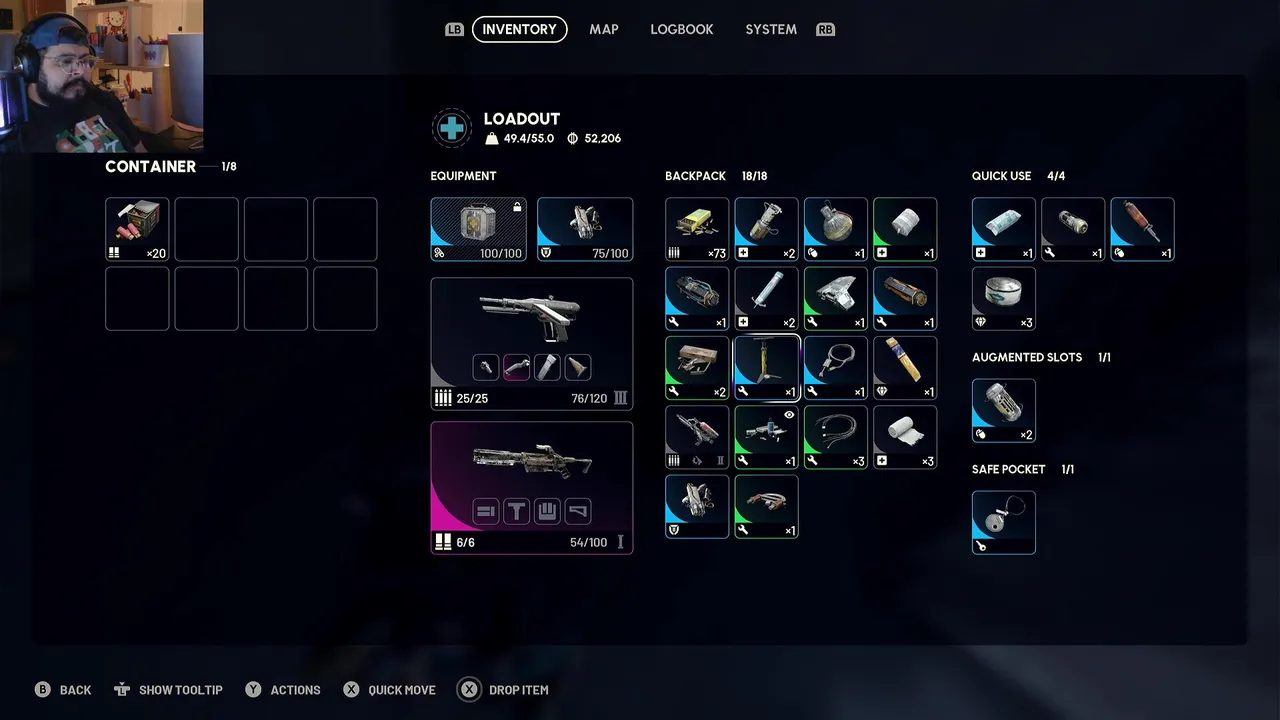Go to the System tab
This screenshot has height=720, width=1280.
click(x=770, y=29)
